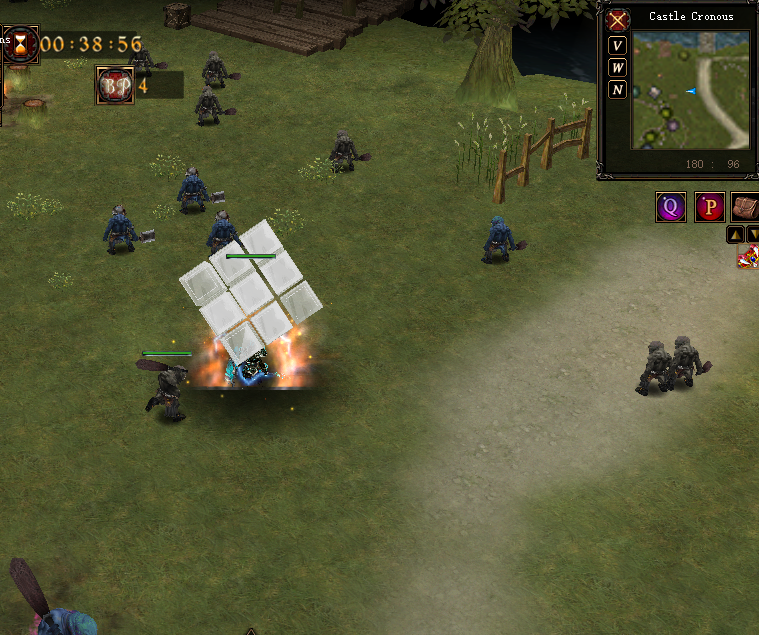759x635 pixels.
Task: Open the purple Q quest icon
Action: click(671, 207)
